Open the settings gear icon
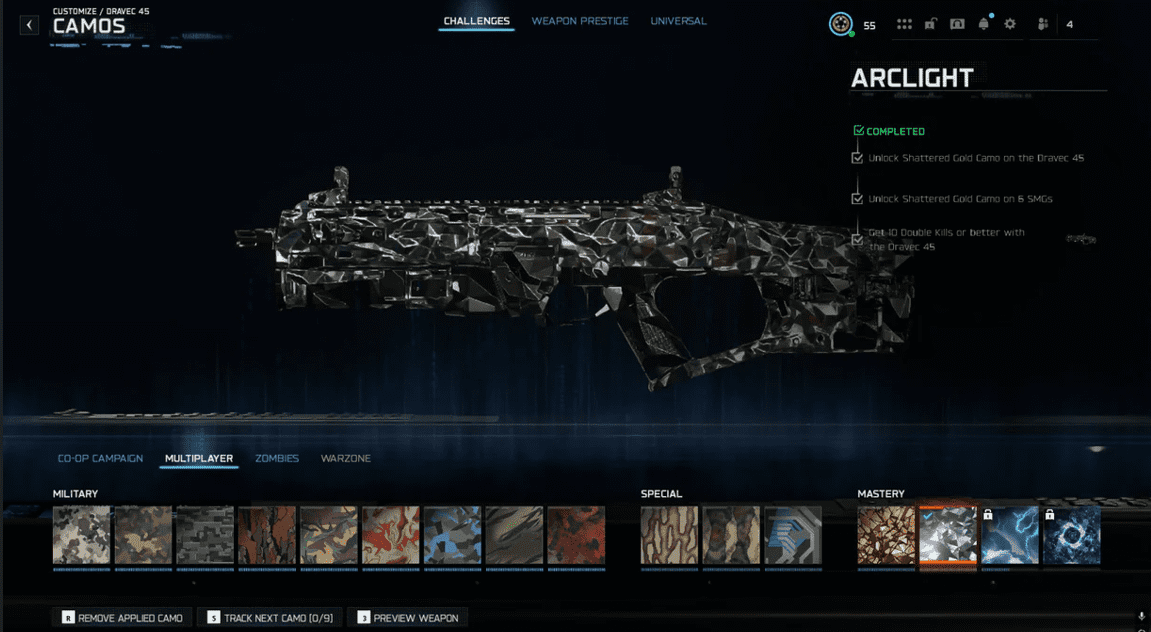 tap(1010, 25)
